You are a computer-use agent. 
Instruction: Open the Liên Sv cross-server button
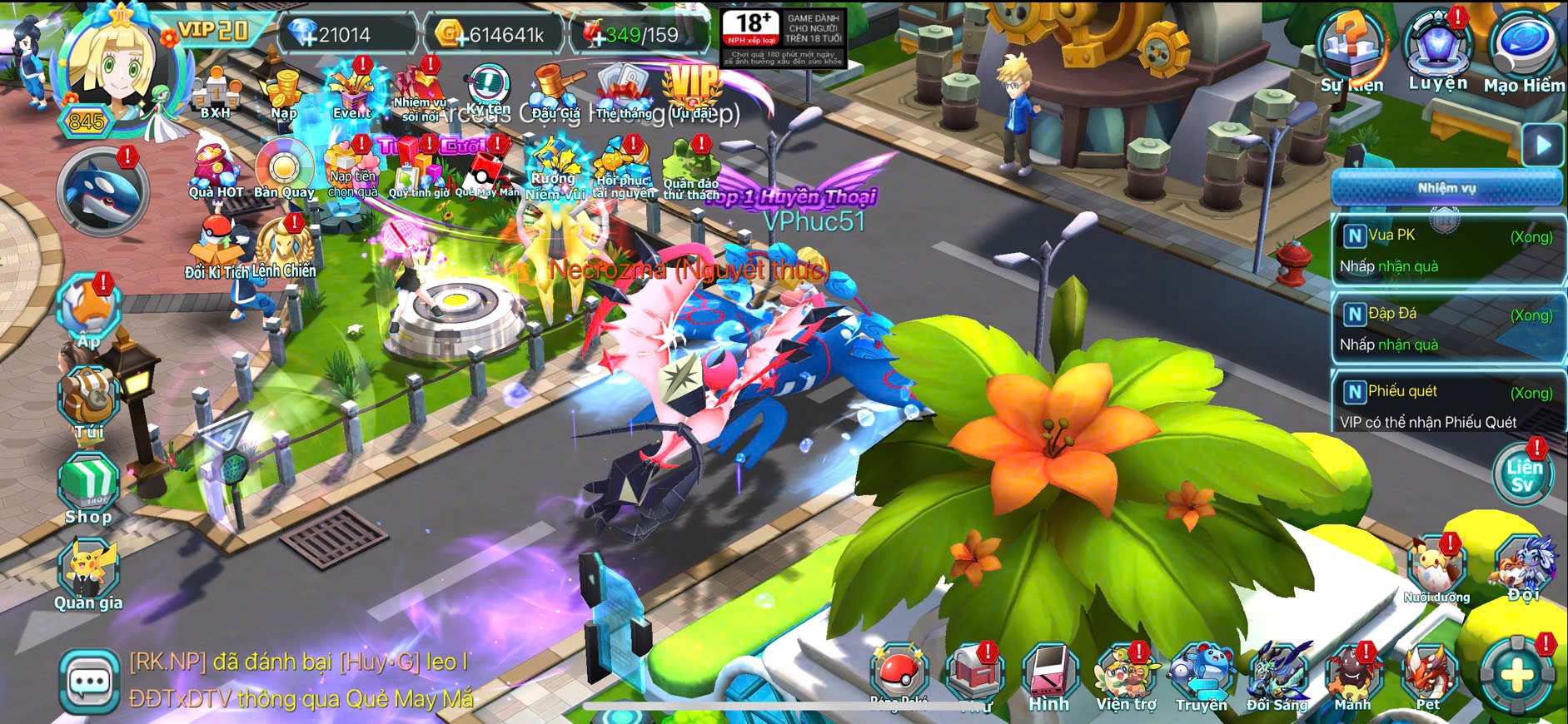[x=1523, y=475]
